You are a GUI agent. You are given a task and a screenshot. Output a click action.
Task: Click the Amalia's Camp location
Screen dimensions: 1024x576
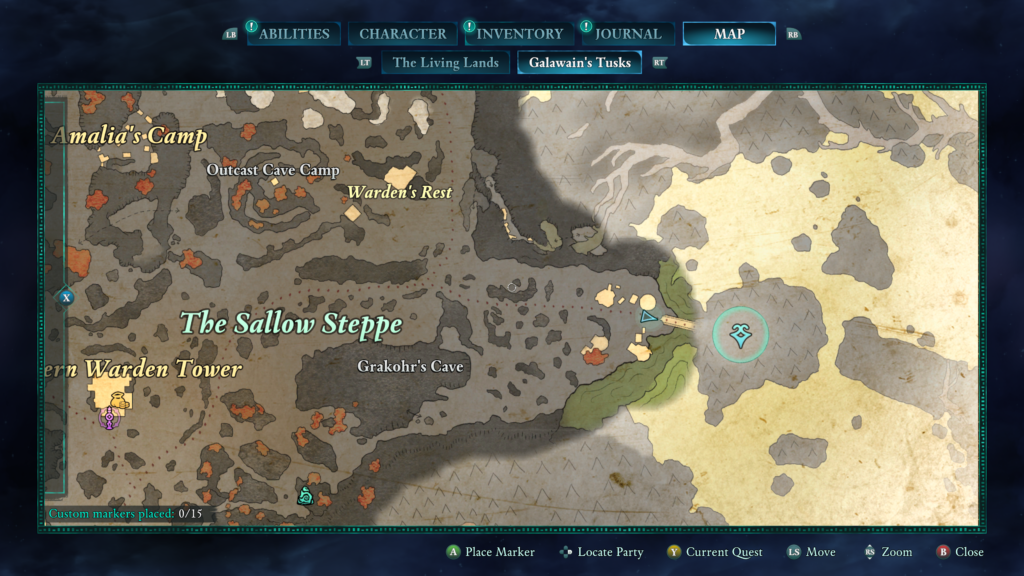[130, 136]
